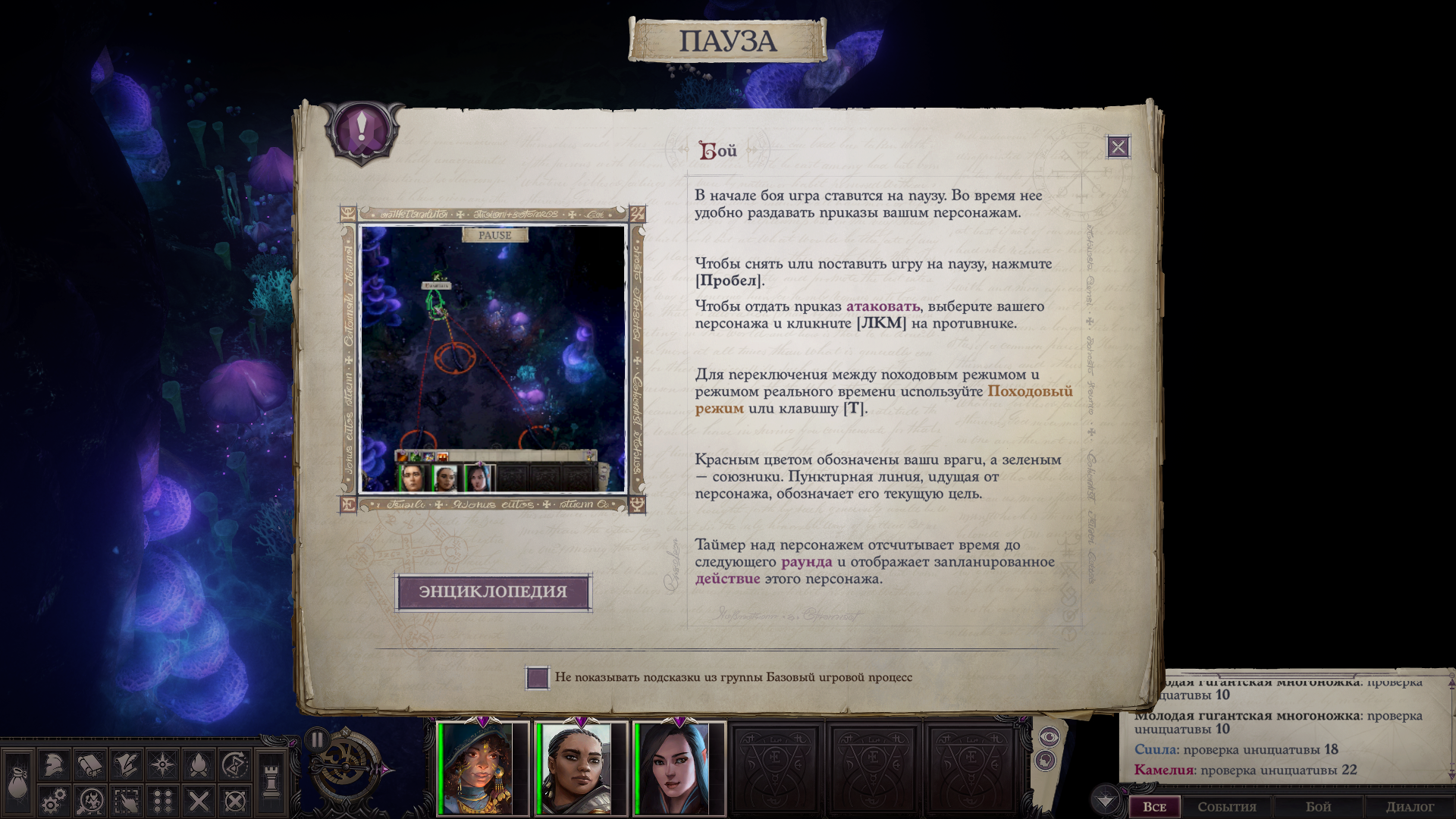The height and width of the screenshot is (819, 1456).
Task: Open the 'Бой' filter in the log
Action: tap(1317, 807)
